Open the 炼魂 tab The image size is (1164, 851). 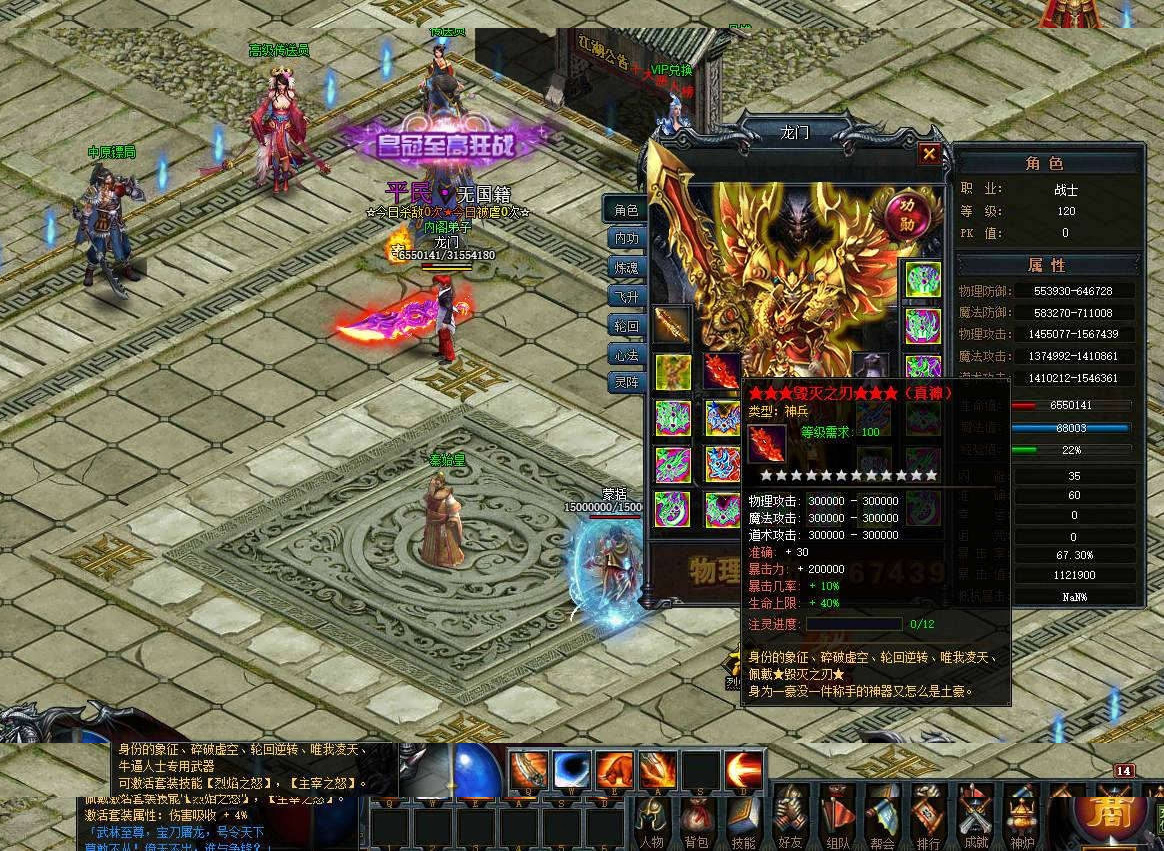(626, 267)
